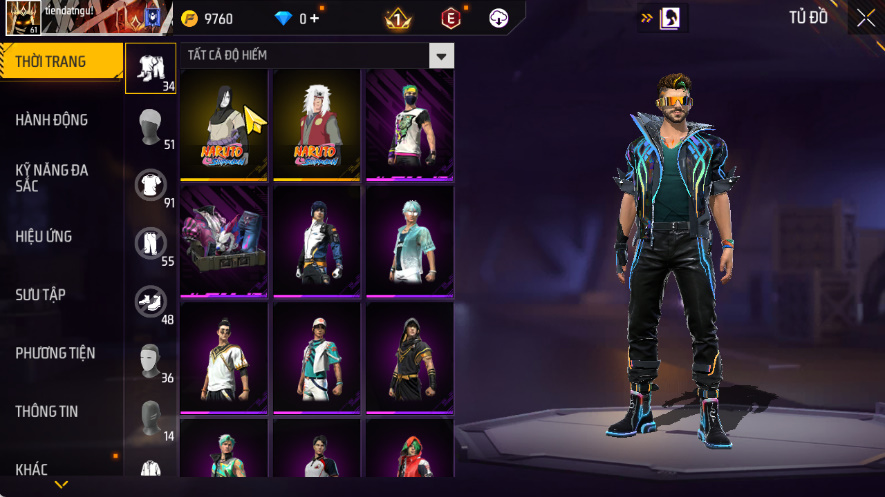
Task: Expand the left menu down arrow
Action: [61, 485]
